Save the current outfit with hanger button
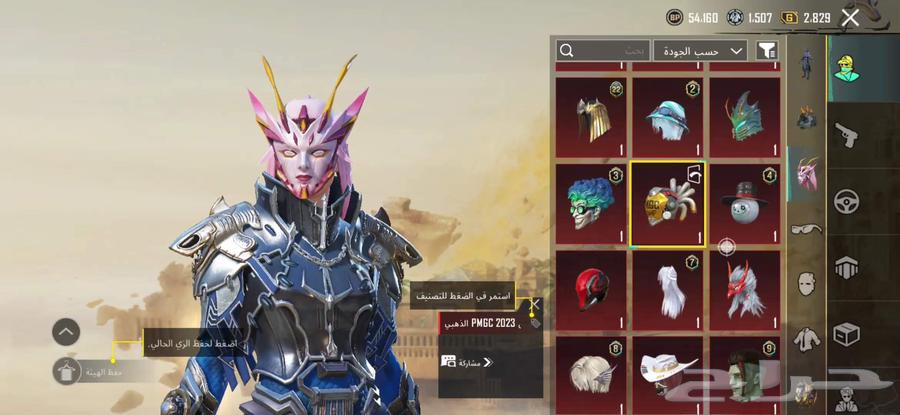The width and height of the screenshot is (900, 415). [67, 372]
